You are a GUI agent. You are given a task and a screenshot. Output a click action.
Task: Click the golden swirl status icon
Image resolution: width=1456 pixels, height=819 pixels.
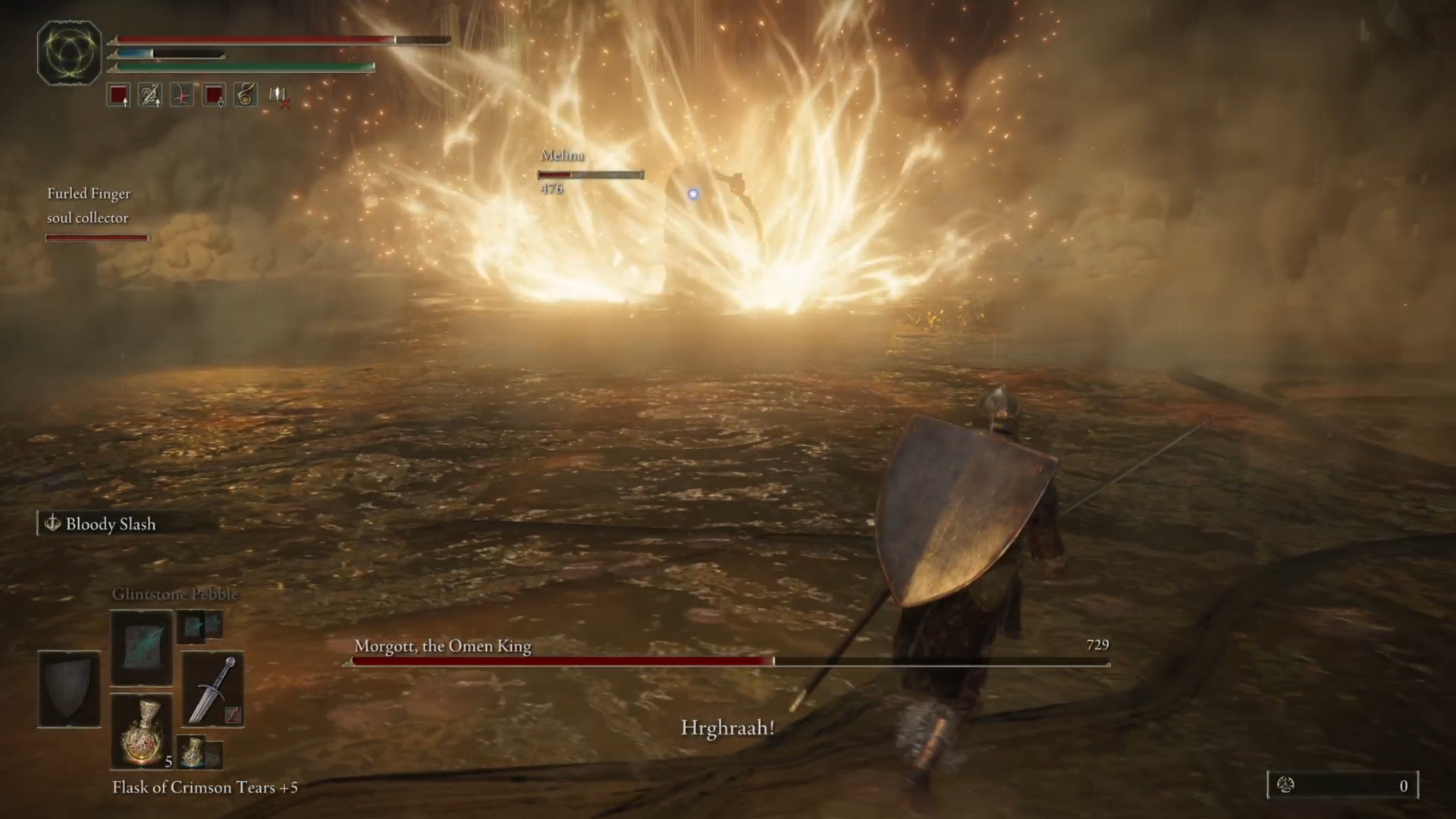pos(246,96)
